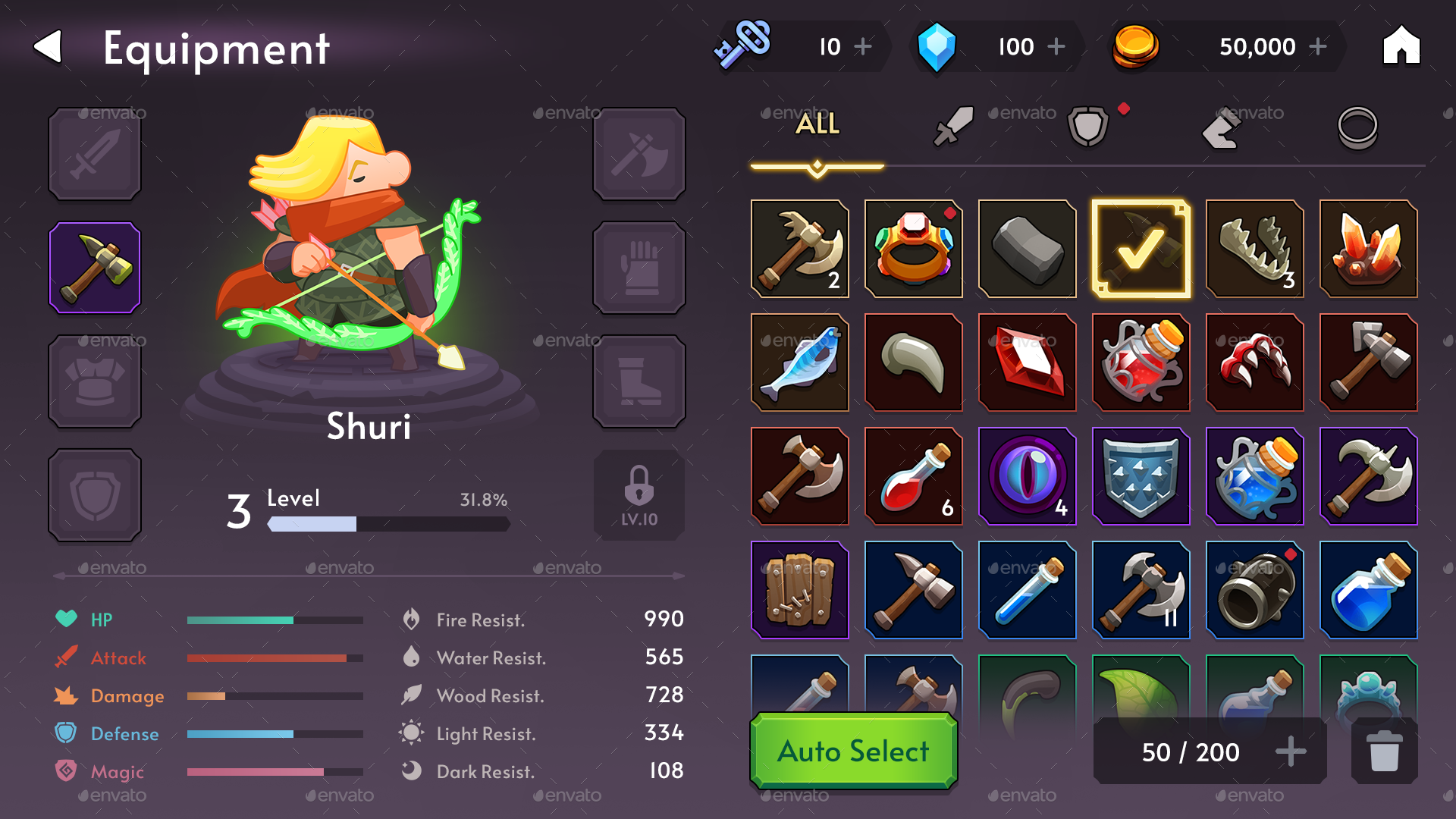
Task: Switch to the swords filter tab
Action: [x=954, y=125]
